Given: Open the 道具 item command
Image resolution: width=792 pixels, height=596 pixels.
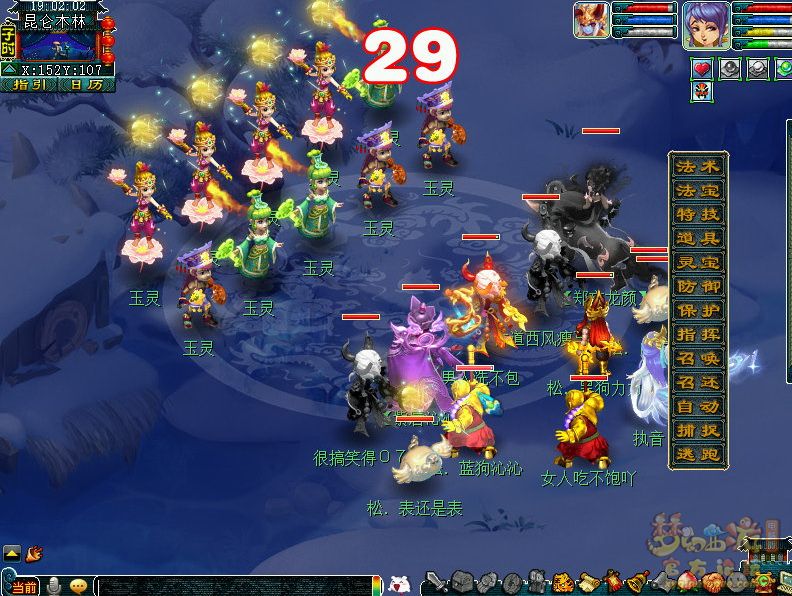Looking at the screenshot, I should coord(697,238).
